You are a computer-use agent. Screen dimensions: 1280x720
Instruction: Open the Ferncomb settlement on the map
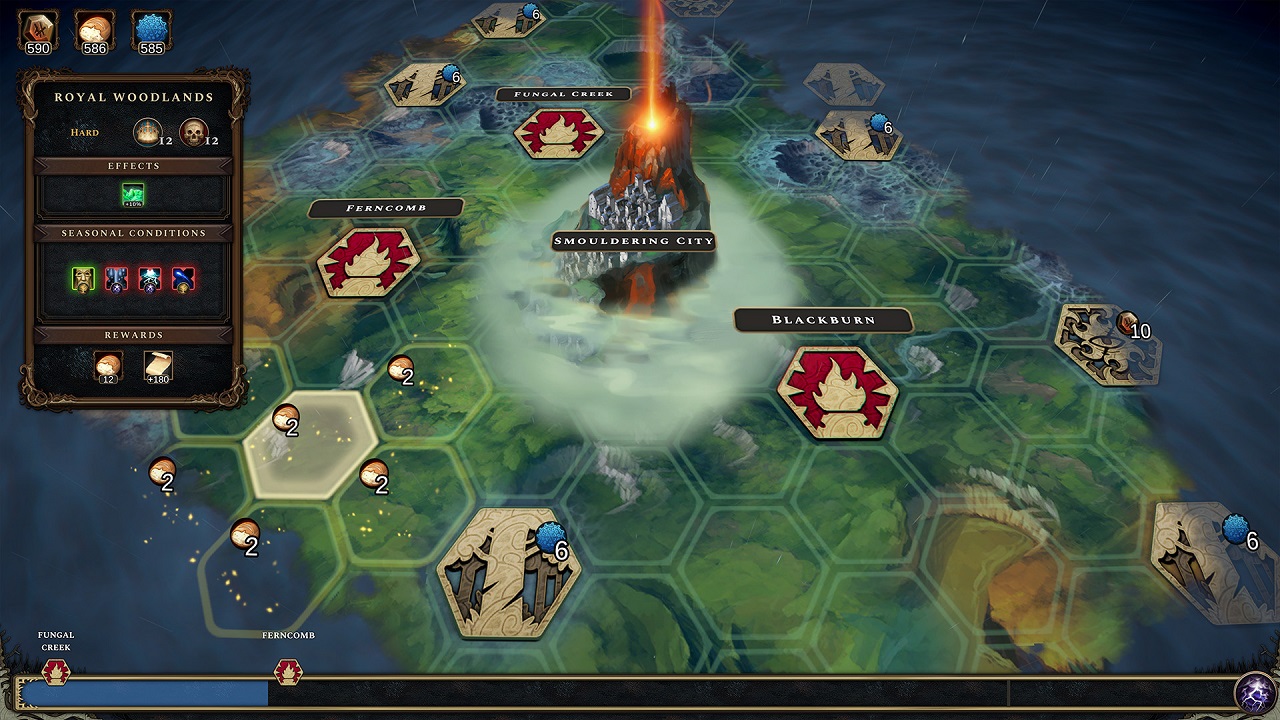367,262
